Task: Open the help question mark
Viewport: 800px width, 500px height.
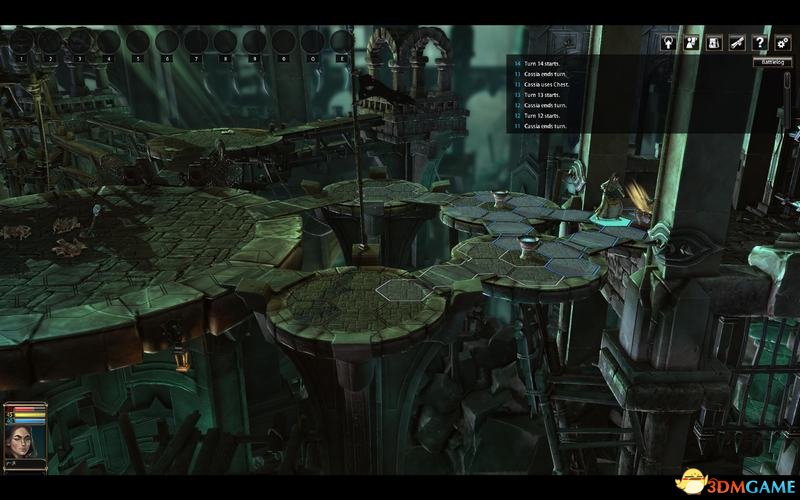Action: tap(759, 43)
